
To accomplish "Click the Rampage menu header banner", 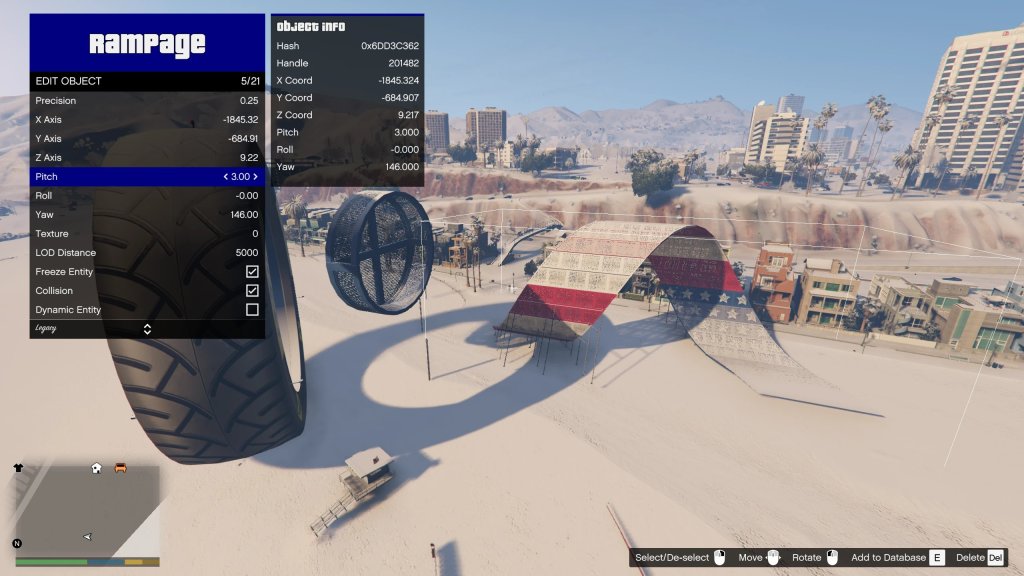I will point(147,43).
